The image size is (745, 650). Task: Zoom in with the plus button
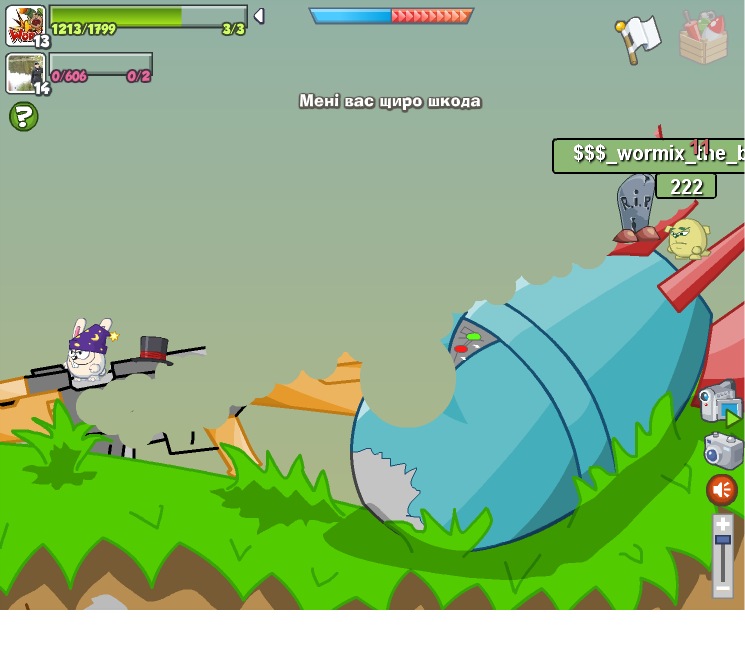click(723, 523)
